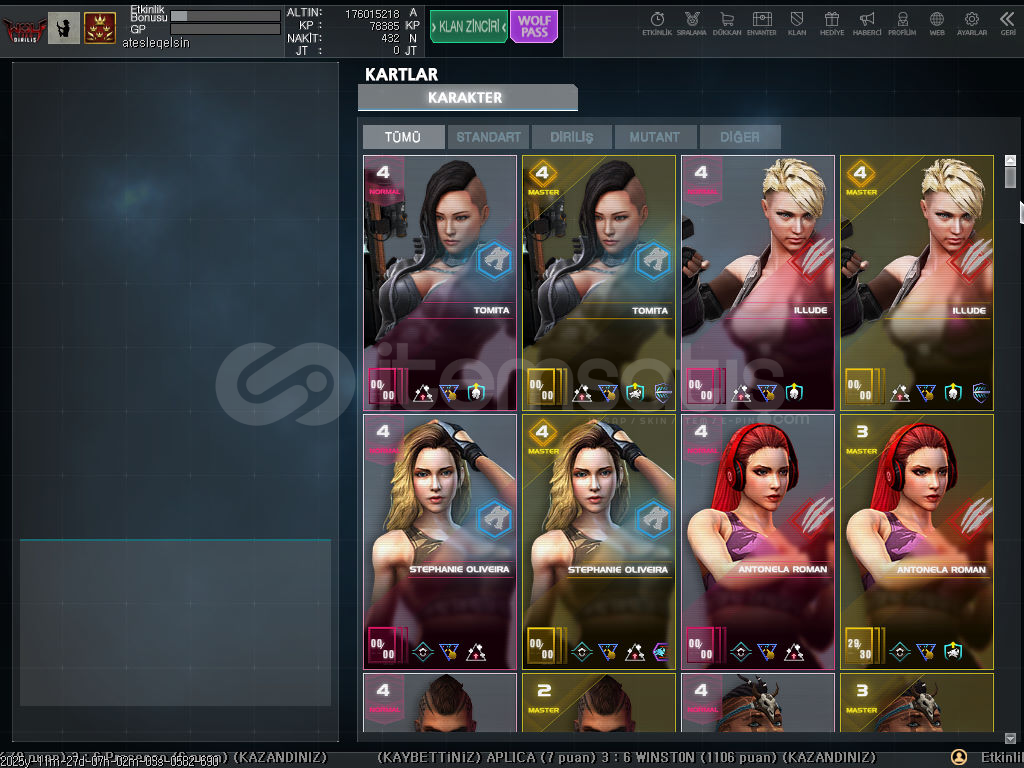Switch to the Diriliş tab
This screenshot has width=1024, height=768.
[571, 137]
